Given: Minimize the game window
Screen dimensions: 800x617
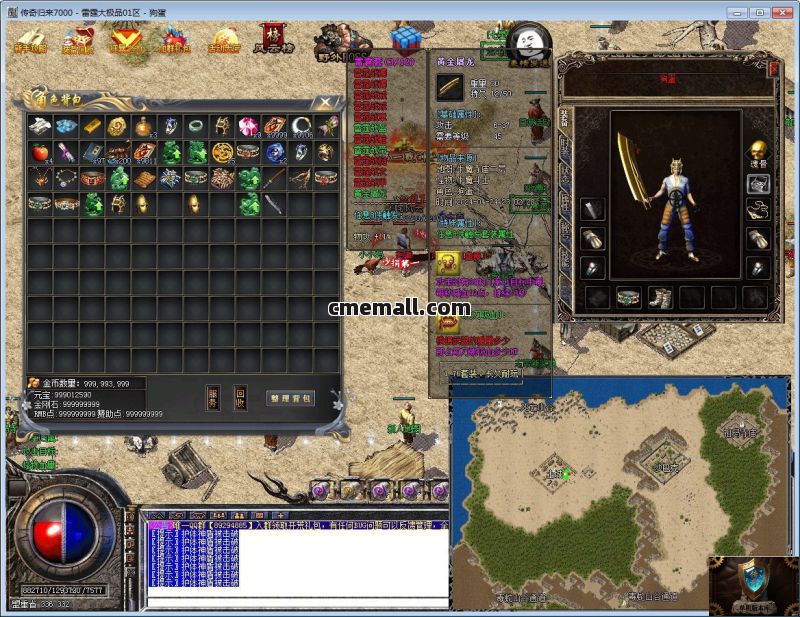Looking at the screenshot, I should pyautogui.click(x=737, y=12).
